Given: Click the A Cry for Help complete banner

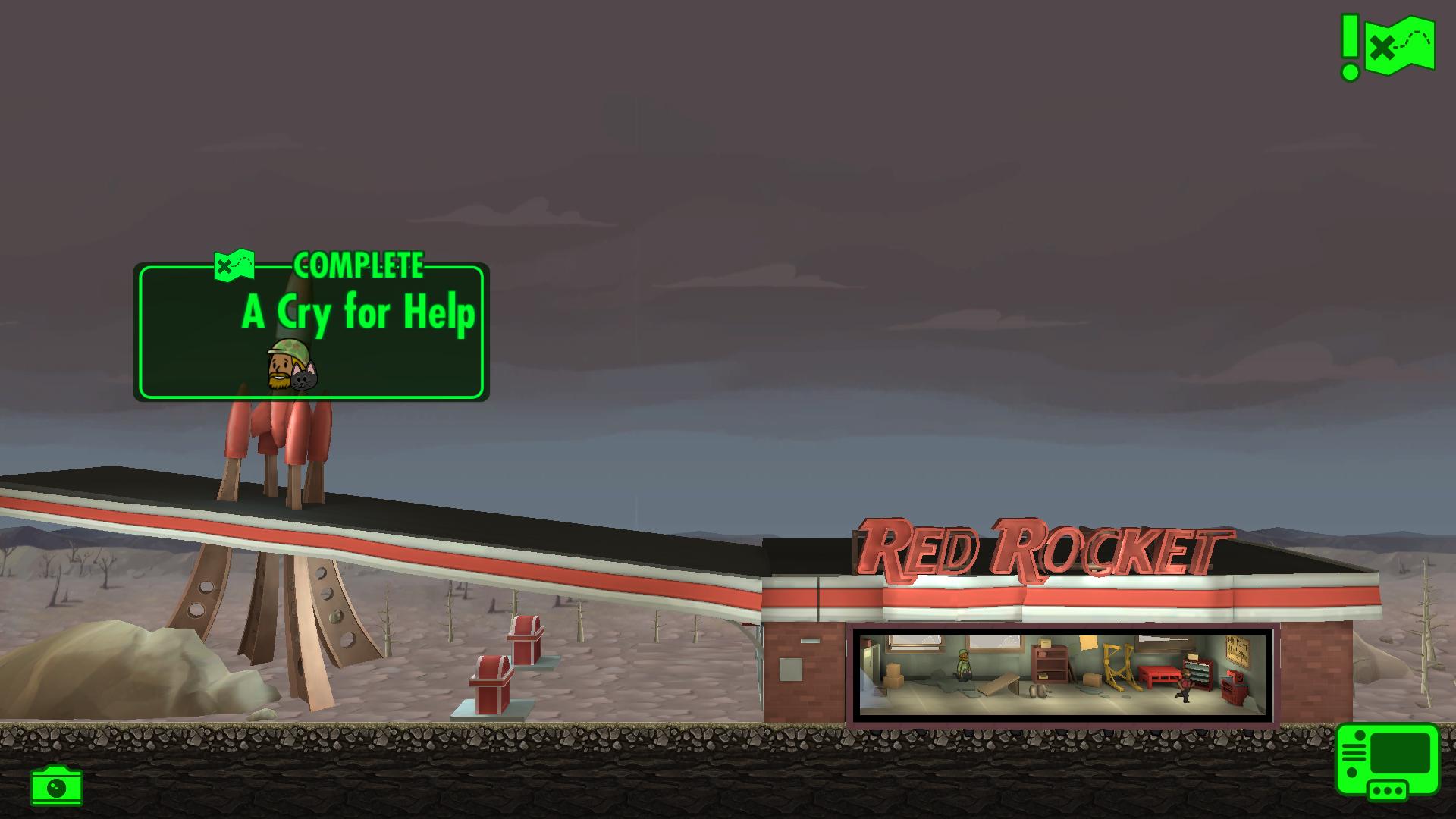Looking at the screenshot, I should [311, 326].
